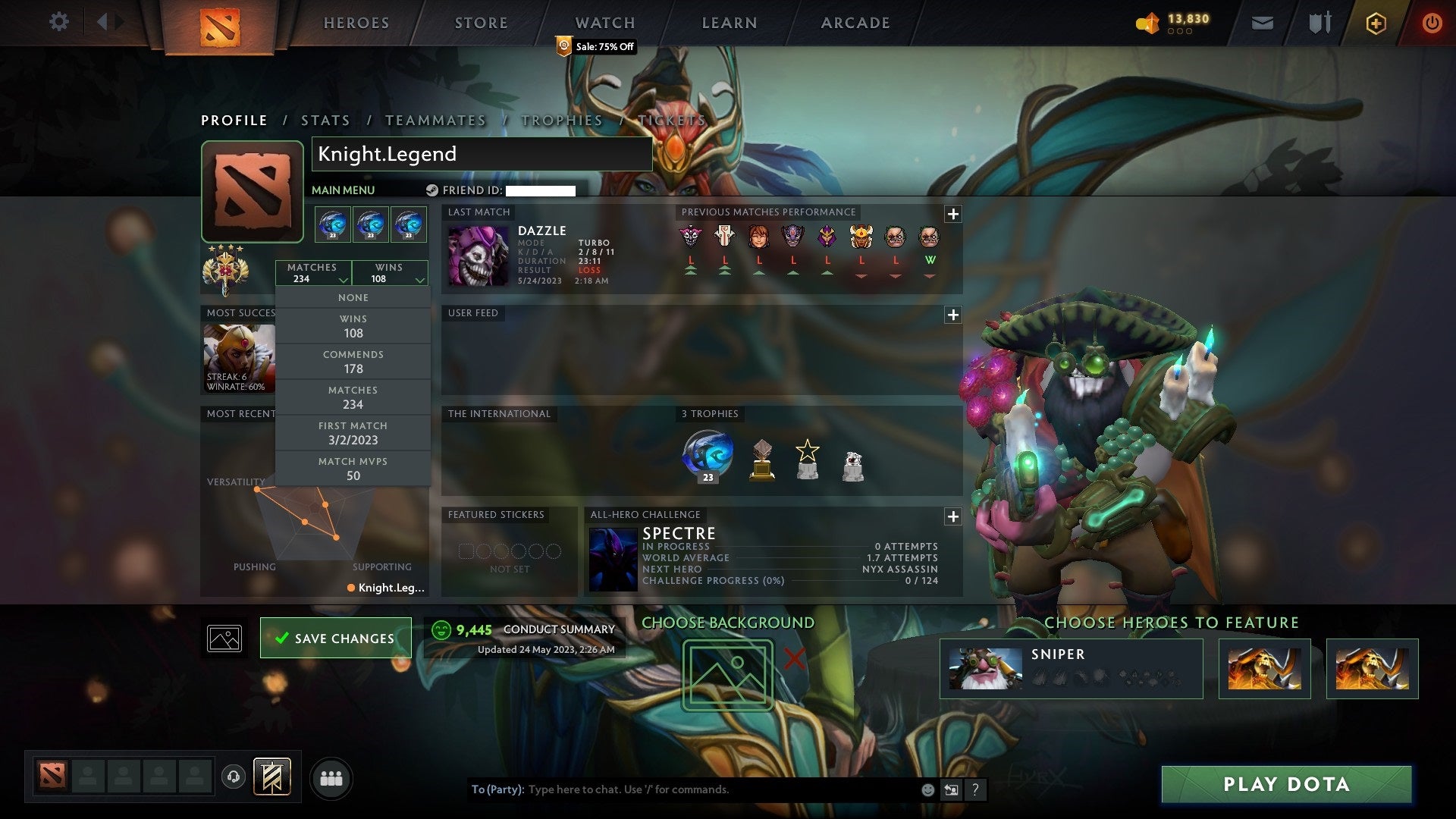1456x819 pixels.
Task: Open the settings gear
Action: (59, 21)
